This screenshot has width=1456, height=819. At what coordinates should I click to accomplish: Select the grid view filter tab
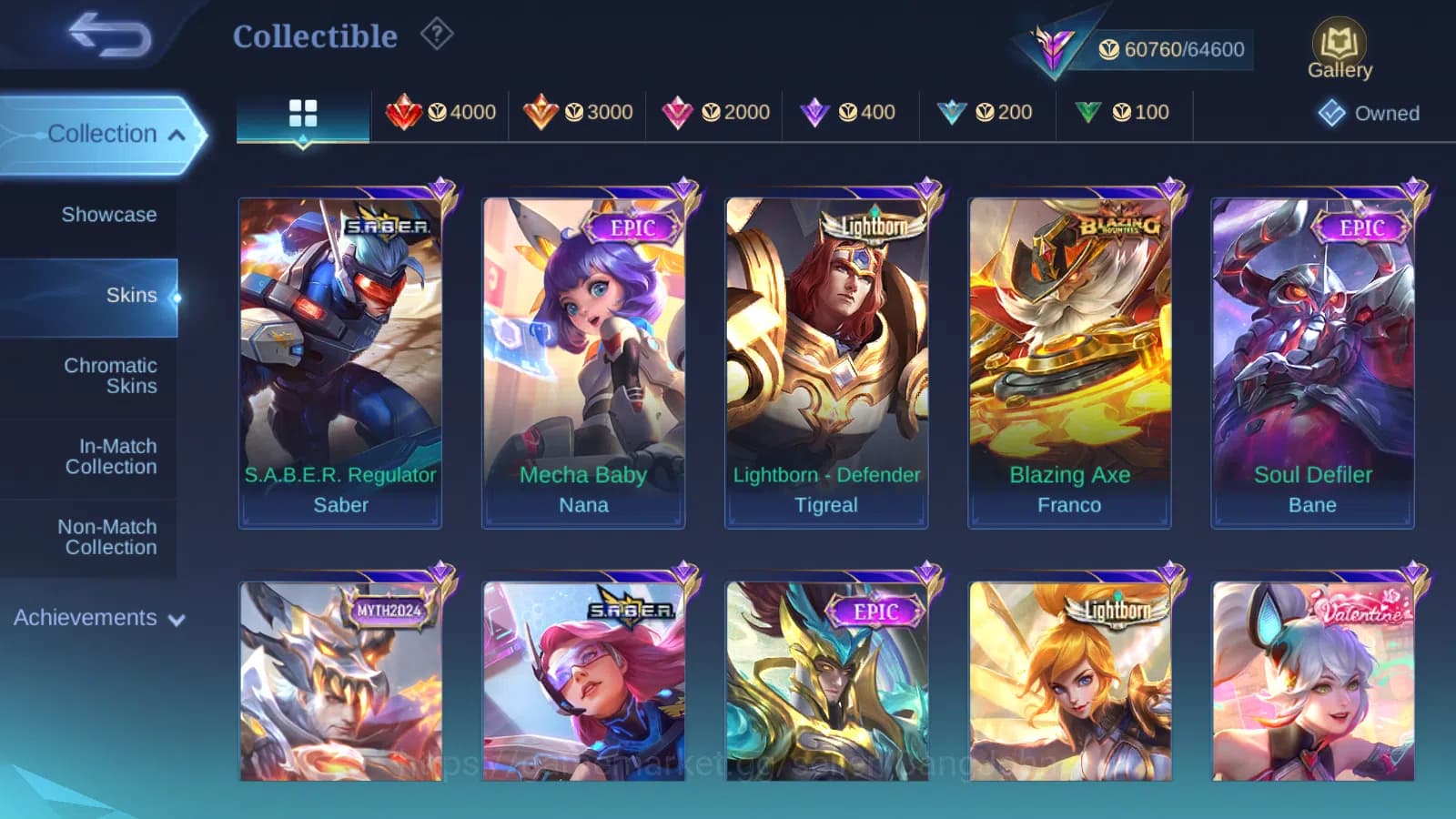(x=302, y=112)
